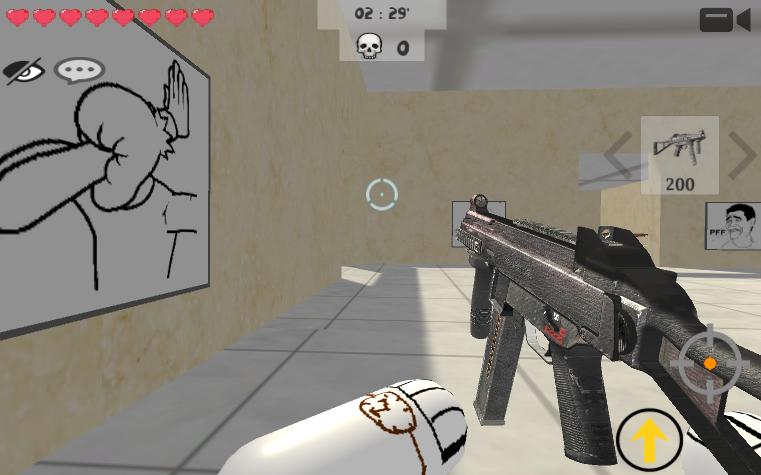Select the submachine gun weapon slot
761x475 pixels.
coord(679,154)
